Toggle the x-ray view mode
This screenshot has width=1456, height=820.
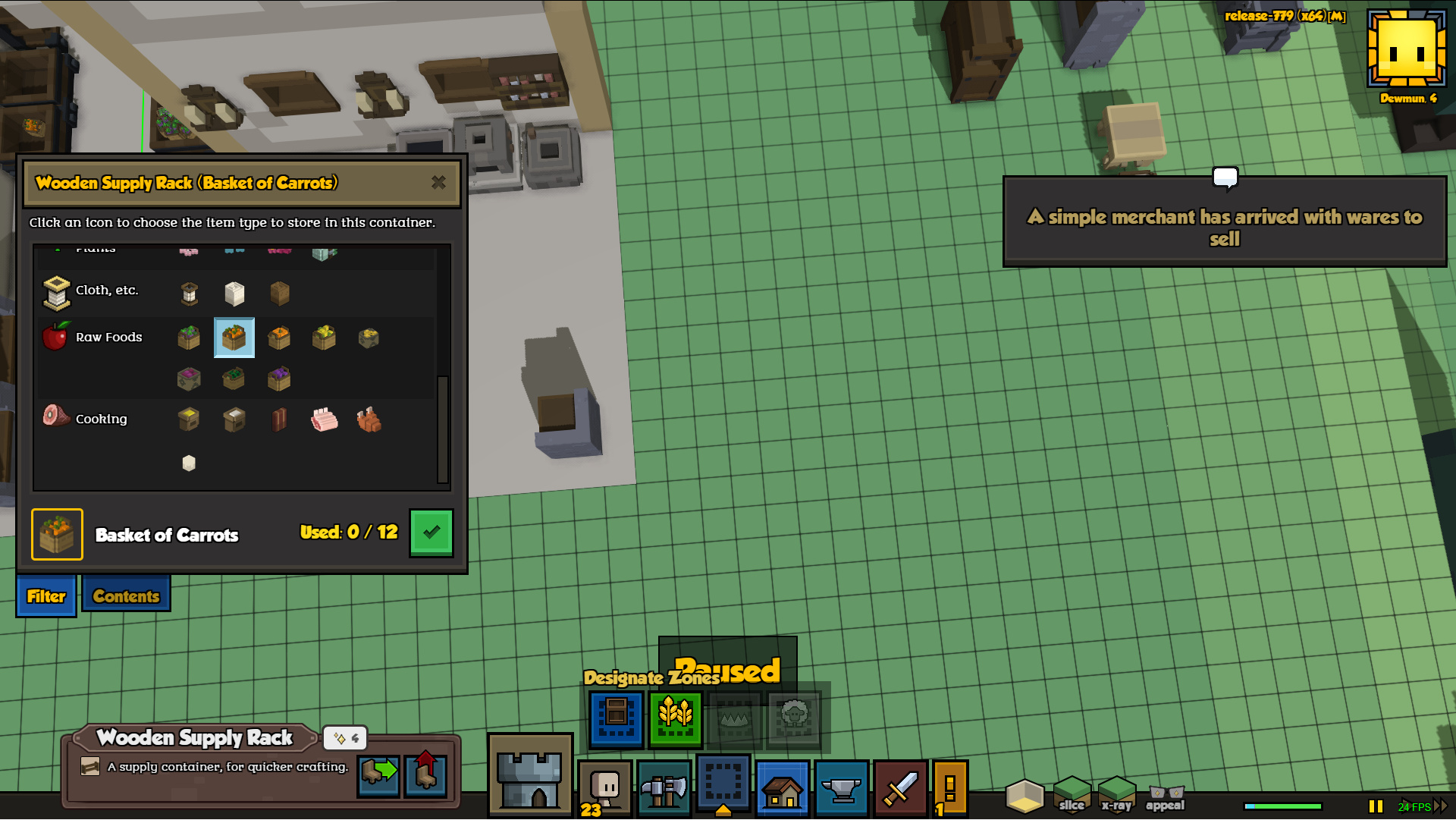(x=1116, y=794)
